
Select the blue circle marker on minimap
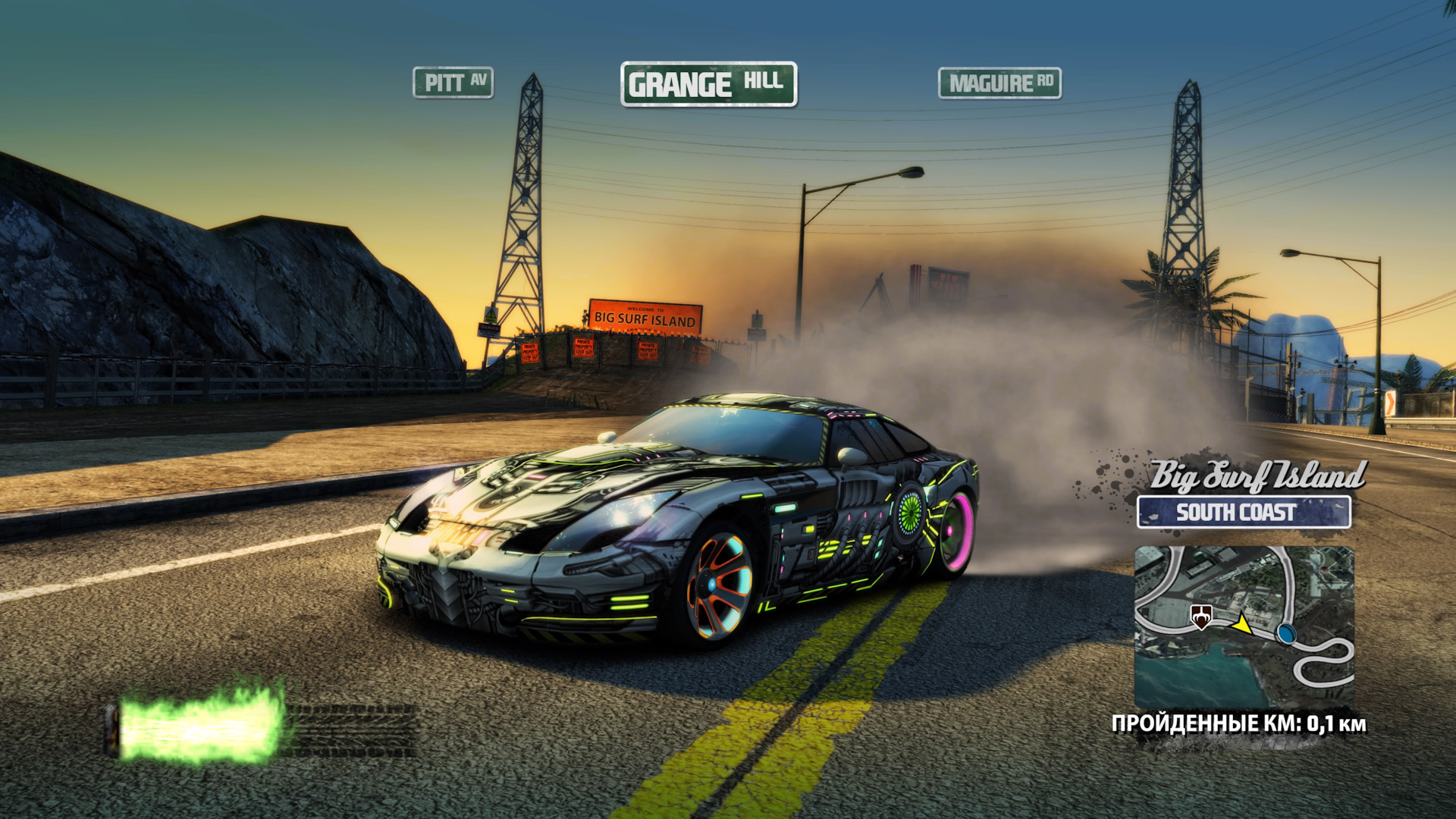tap(1285, 632)
